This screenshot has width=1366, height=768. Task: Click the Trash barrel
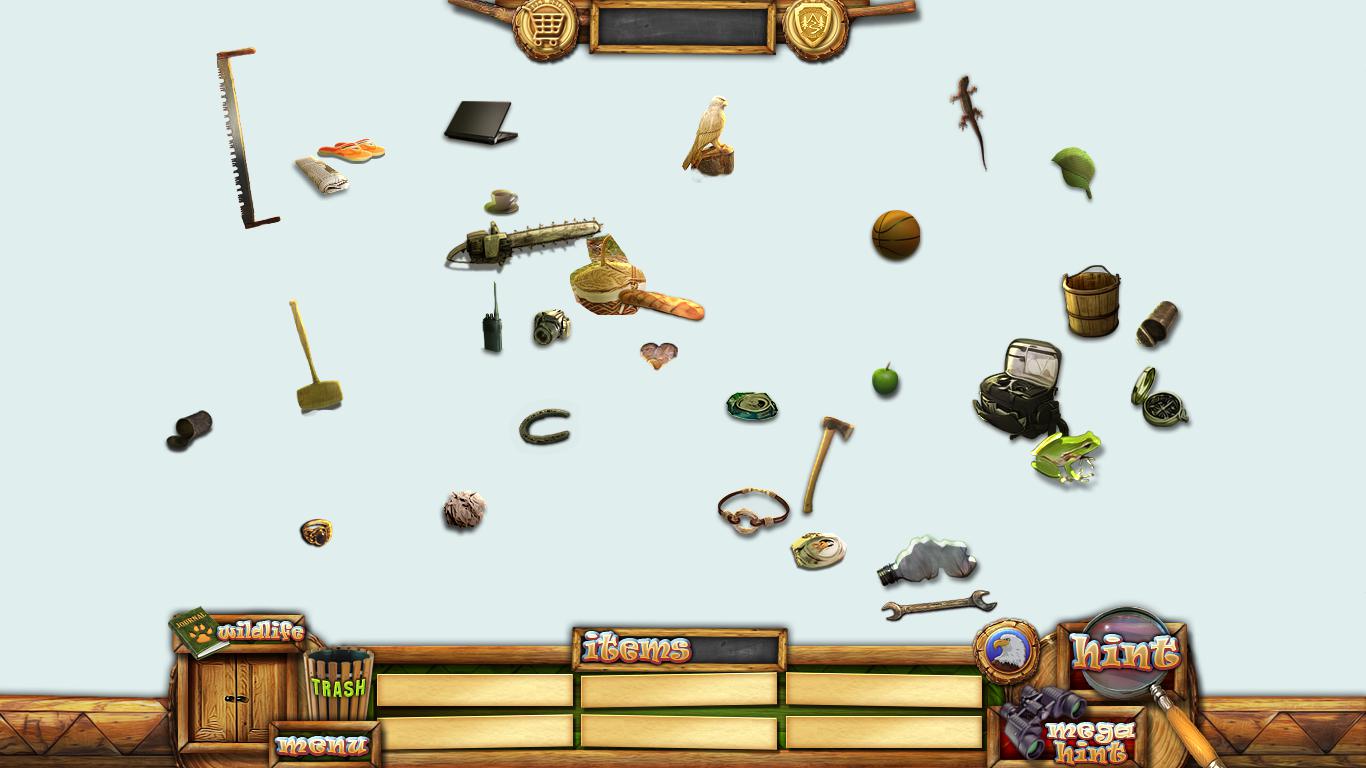pyautogui.click(x=339, y=685)
